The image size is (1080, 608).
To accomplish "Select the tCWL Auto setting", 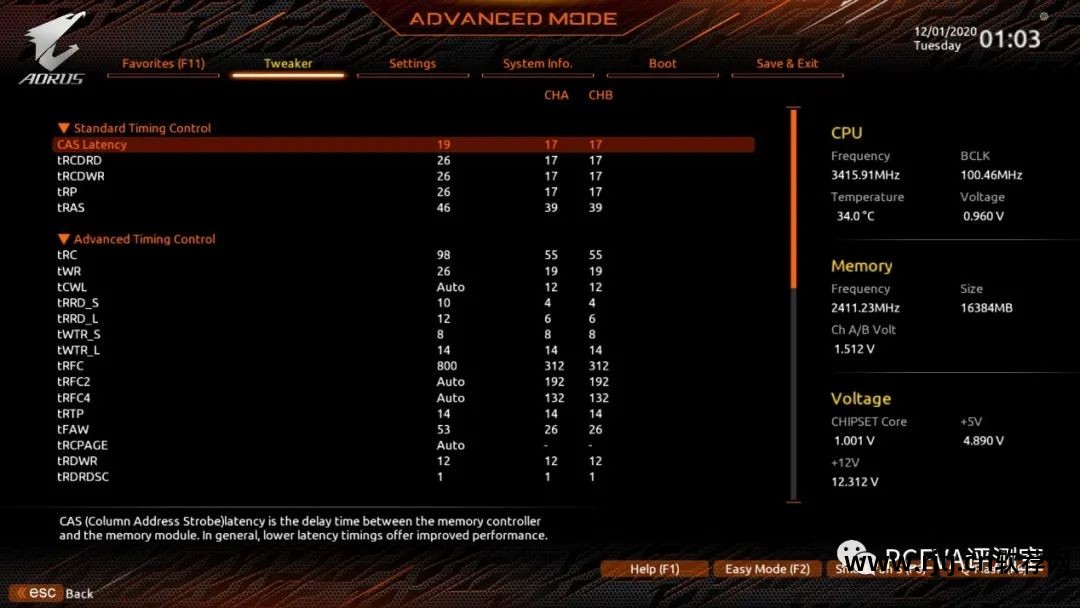I will pyautogui.click(x=450, y=287).
